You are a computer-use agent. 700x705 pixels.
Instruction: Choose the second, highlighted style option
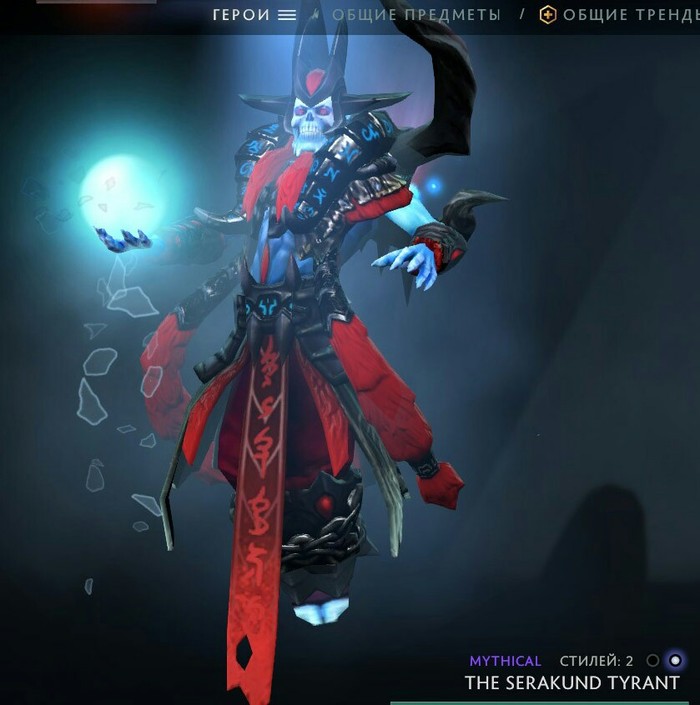pyautogui.click(x=675, y=660)
